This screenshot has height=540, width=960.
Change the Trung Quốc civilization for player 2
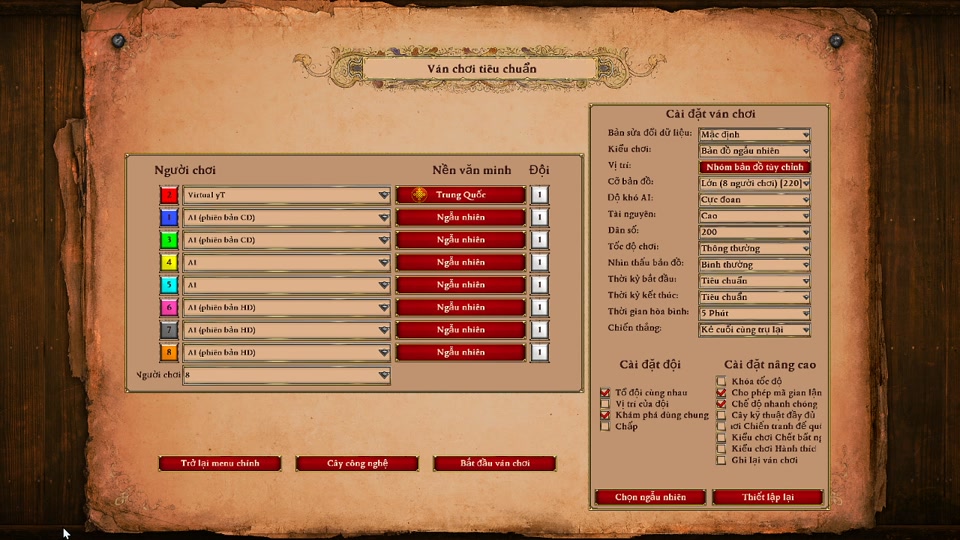point(460,195)
